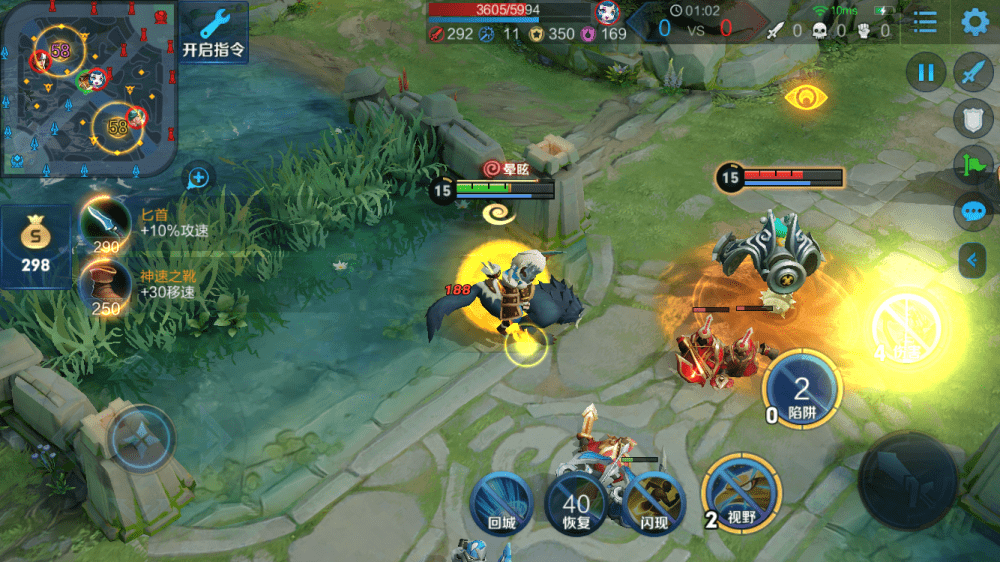Use the 恢复 heal ability
Viewport: 1000px width, 562px height.
[x=576, y=501]
